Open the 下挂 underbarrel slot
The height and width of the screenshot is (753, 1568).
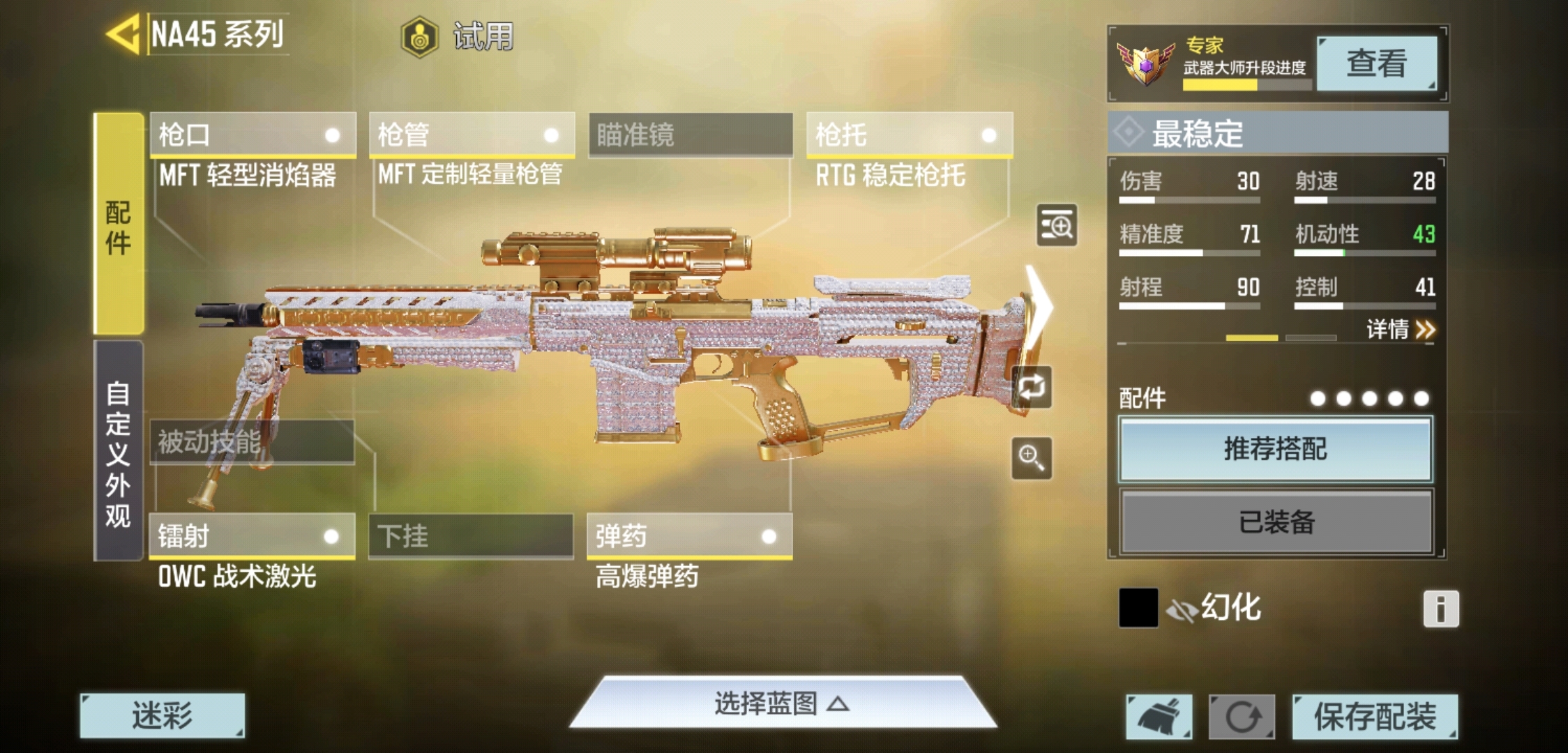[471, 536]
